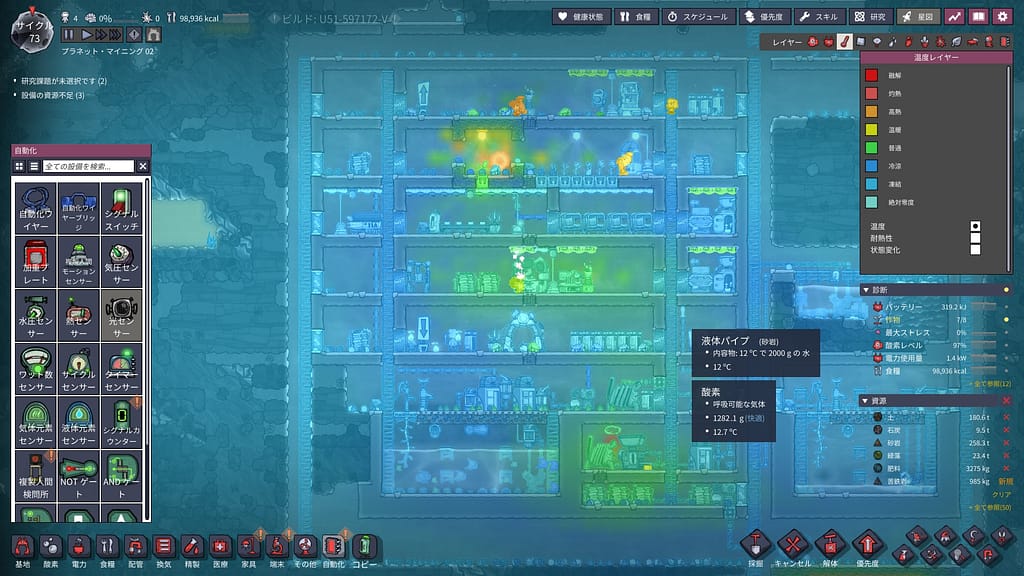Activate the キャンセル cancel tool
The height and width of the screenshot is (576, 1024).
(792, 548)
